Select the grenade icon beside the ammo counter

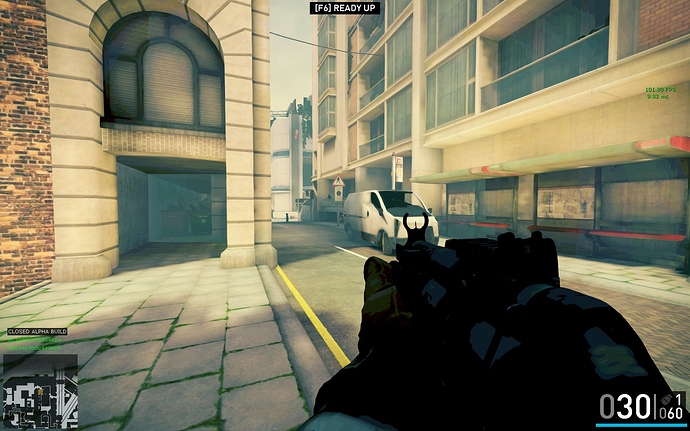668,399
